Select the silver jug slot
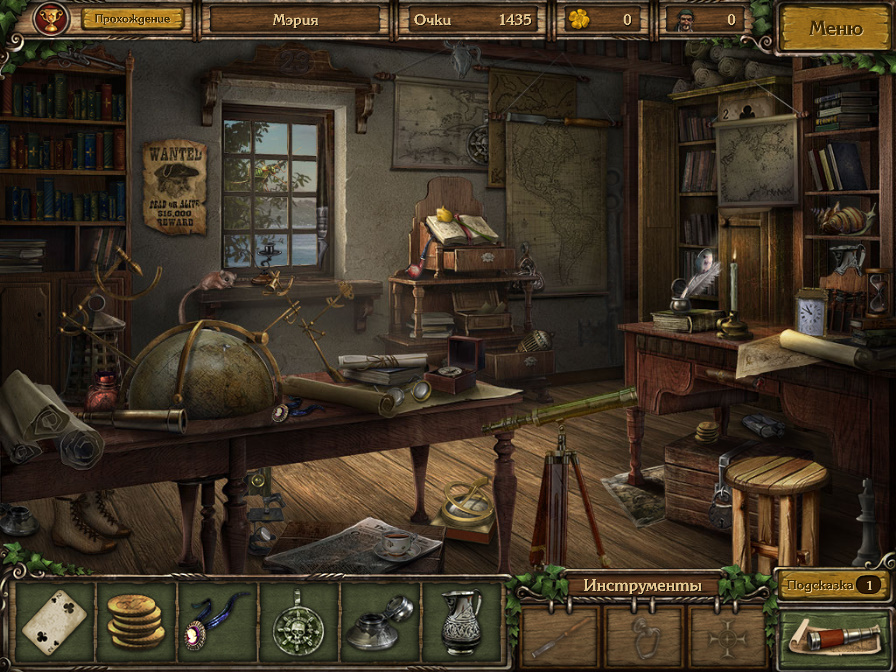 [x=461, y=621]
